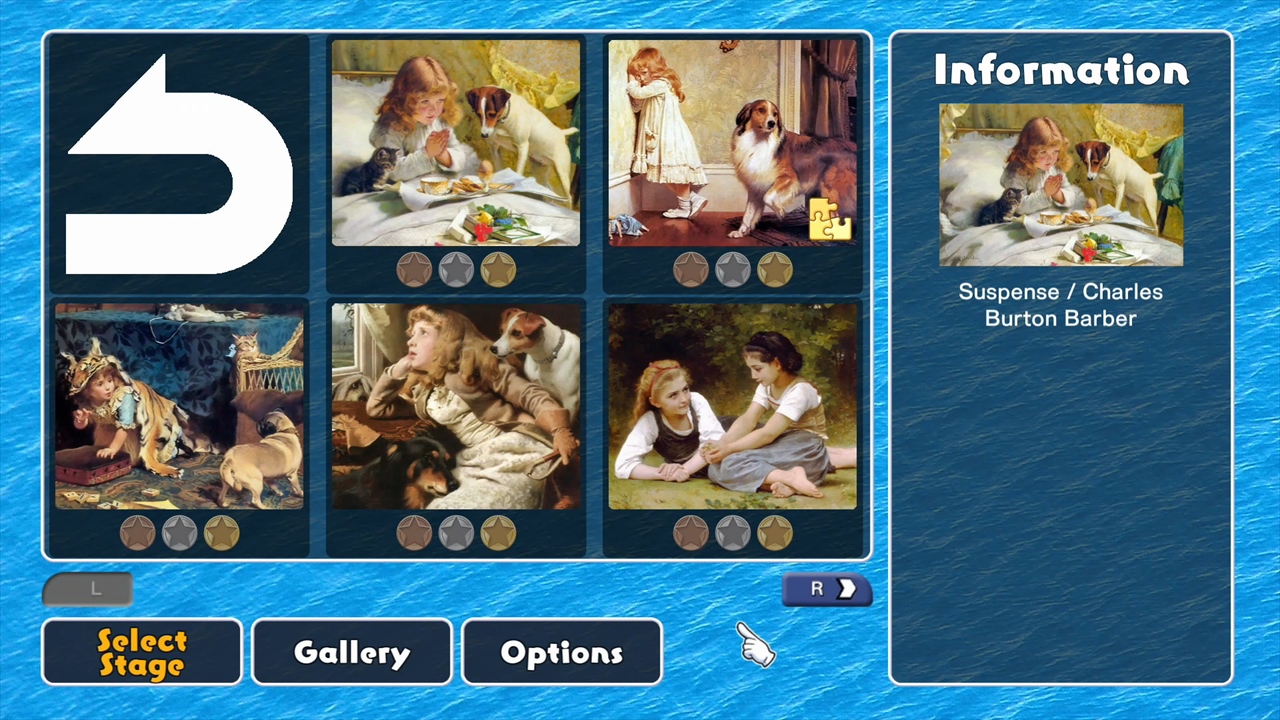The image size is (1280, 720).
Task: Click the bronze star under the two girls puzzle
Action: coord(691,532)
